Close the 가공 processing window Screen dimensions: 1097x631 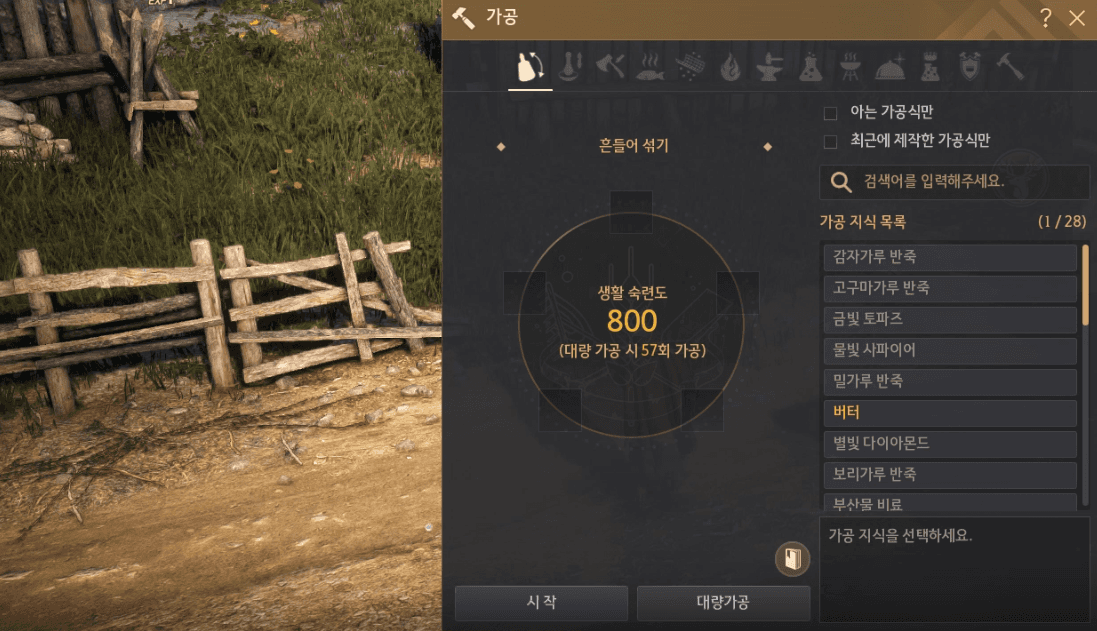[1077, 17]
